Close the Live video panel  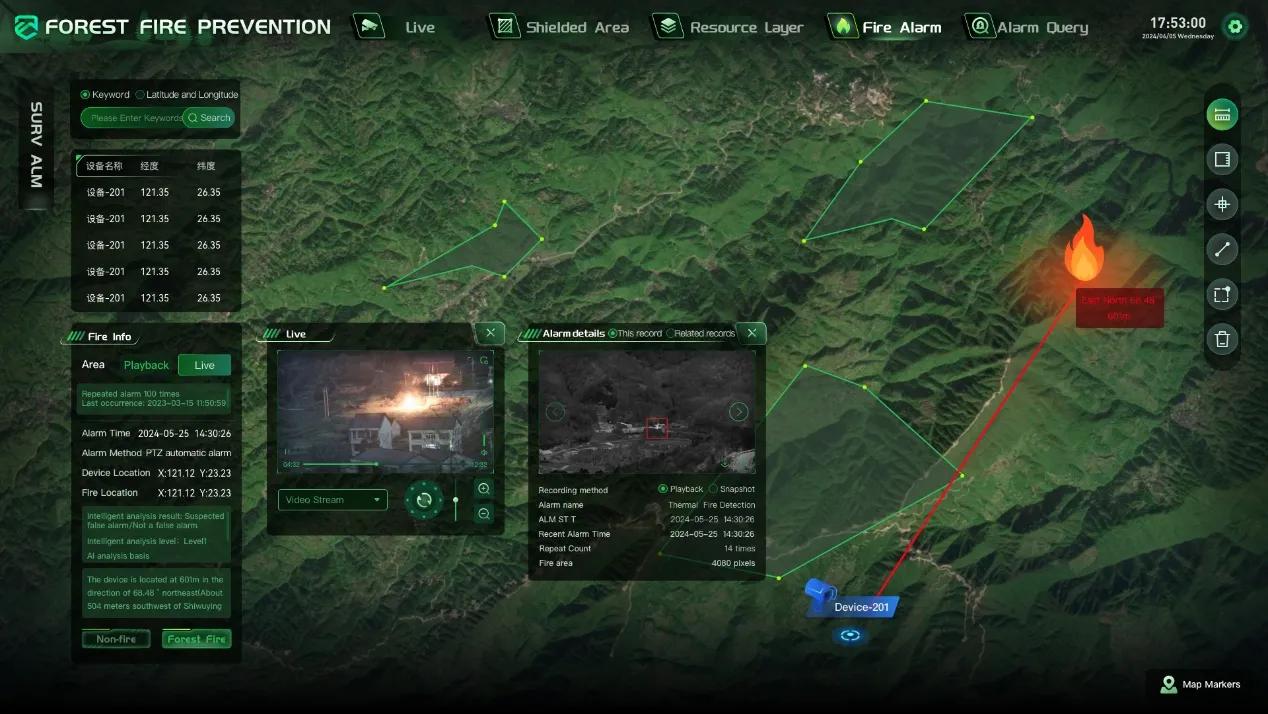(x=489, y=333)
